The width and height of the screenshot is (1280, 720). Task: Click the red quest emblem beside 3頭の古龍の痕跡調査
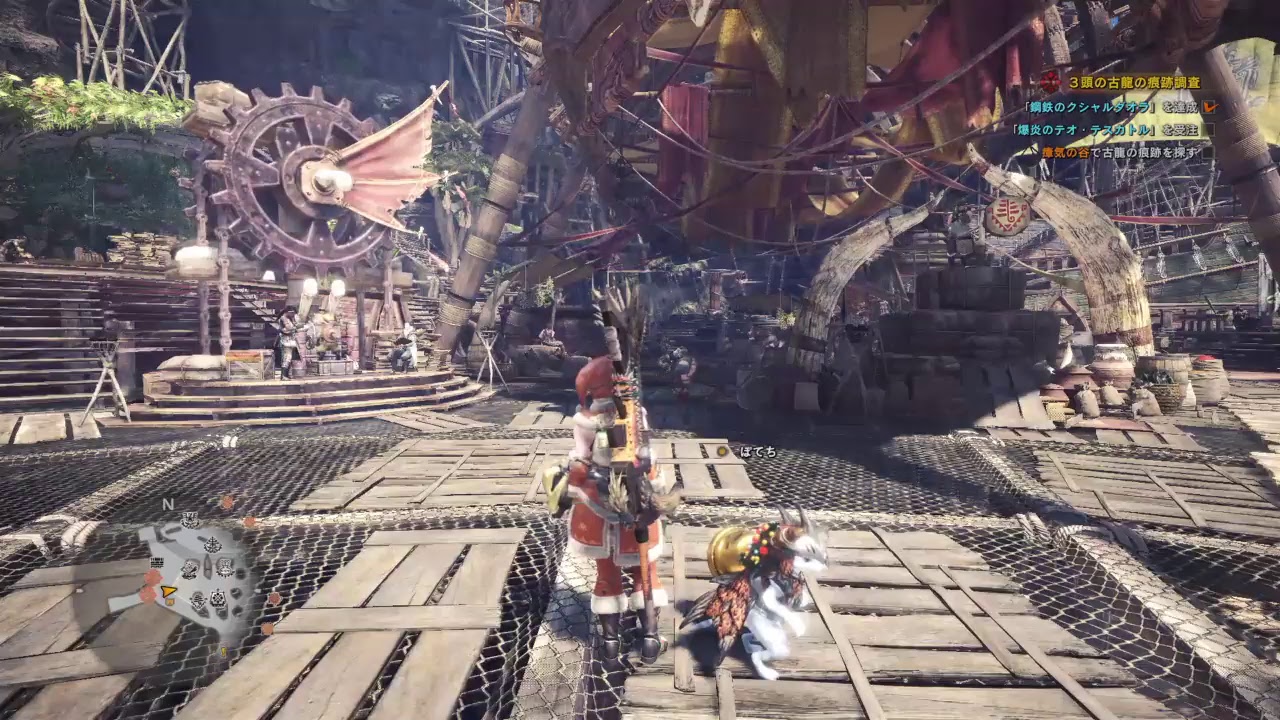pyautogui.click(x=1049, y=82)
